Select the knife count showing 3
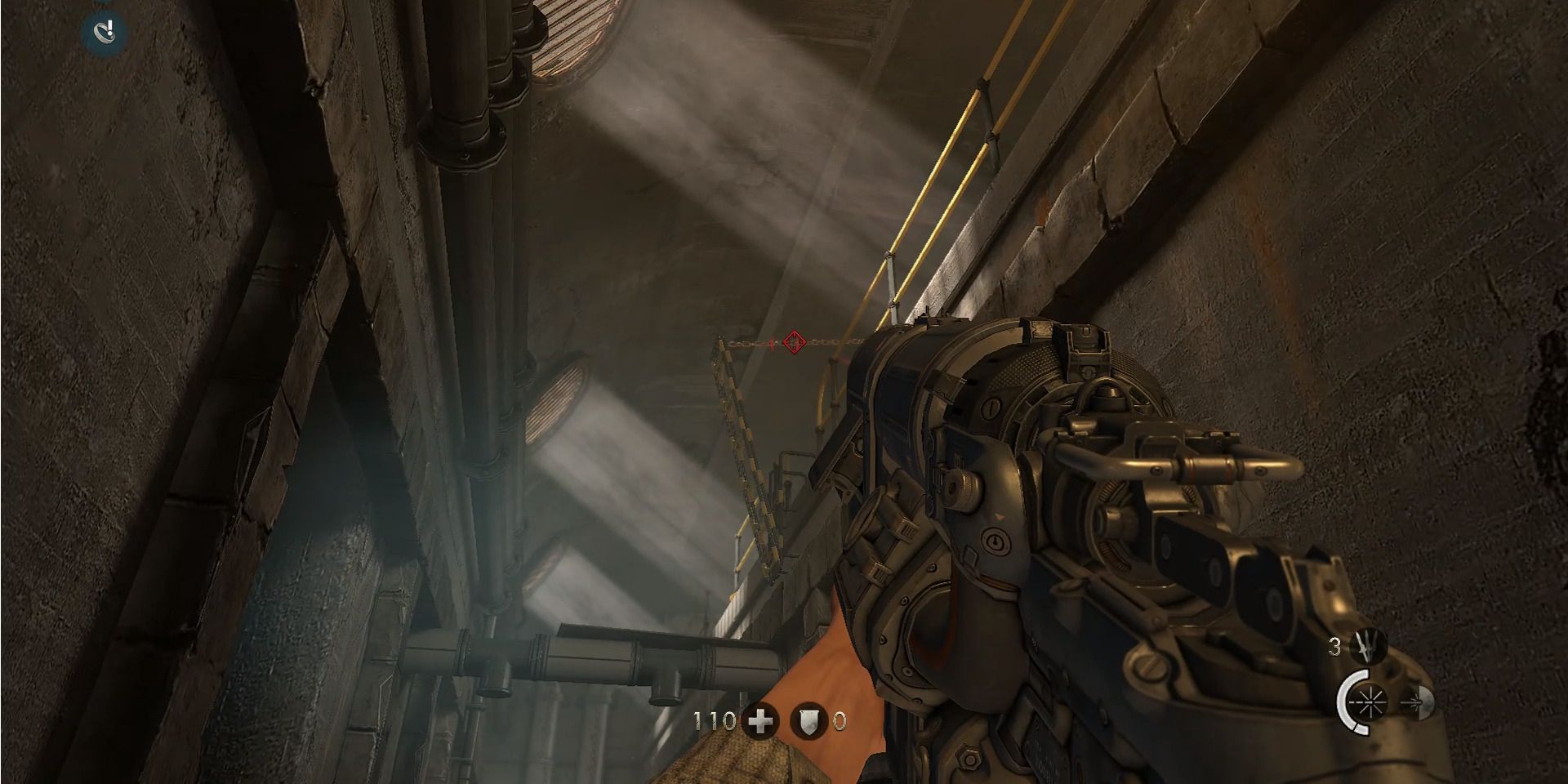The width and height of the screenshot is (1568, 784). click(x=1336, y=646)
